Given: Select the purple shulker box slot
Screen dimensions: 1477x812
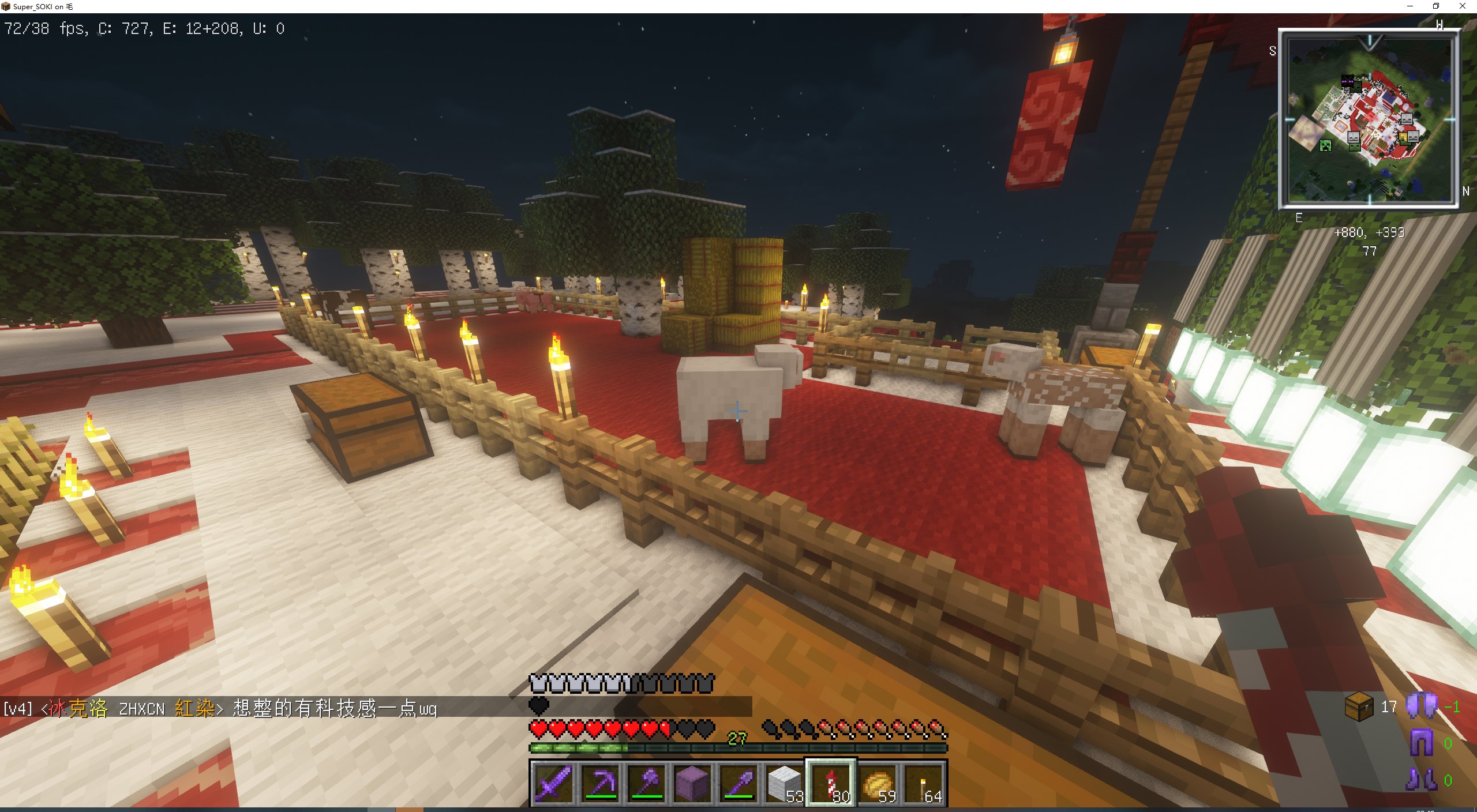Looking at the screenshot, I should tap(692, 783).
